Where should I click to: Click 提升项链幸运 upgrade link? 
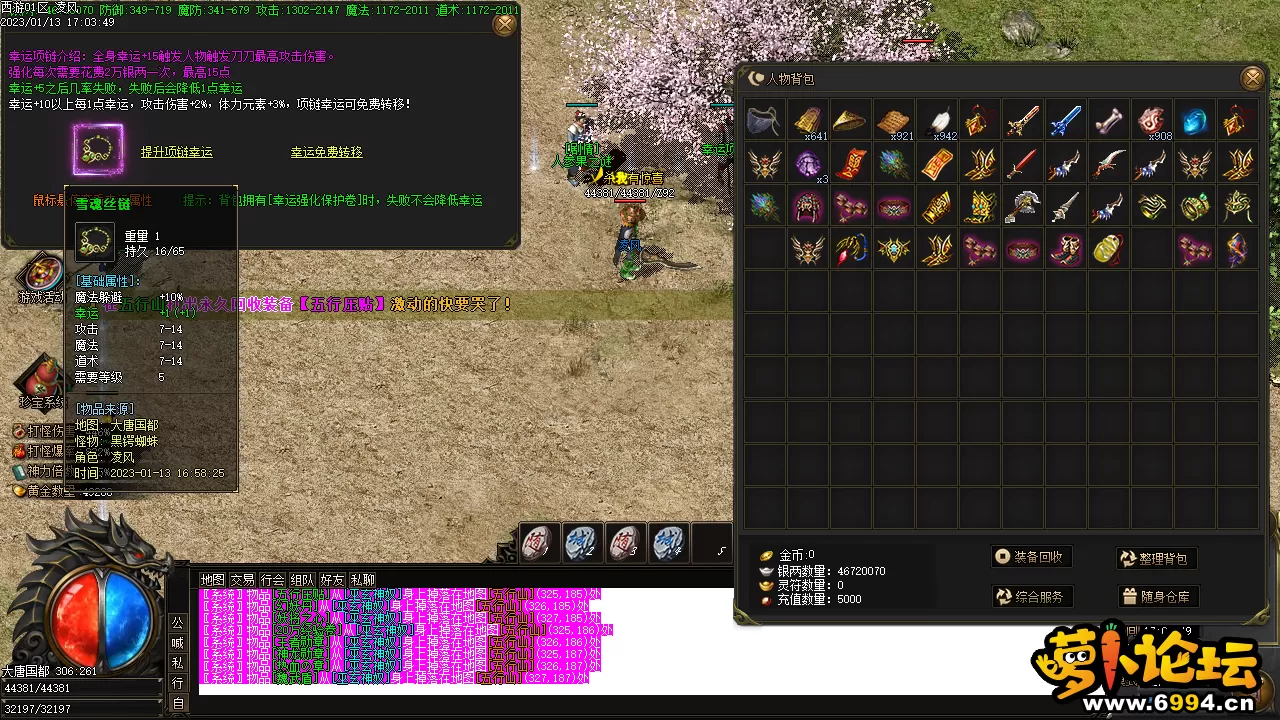click(x=176, y=152)
